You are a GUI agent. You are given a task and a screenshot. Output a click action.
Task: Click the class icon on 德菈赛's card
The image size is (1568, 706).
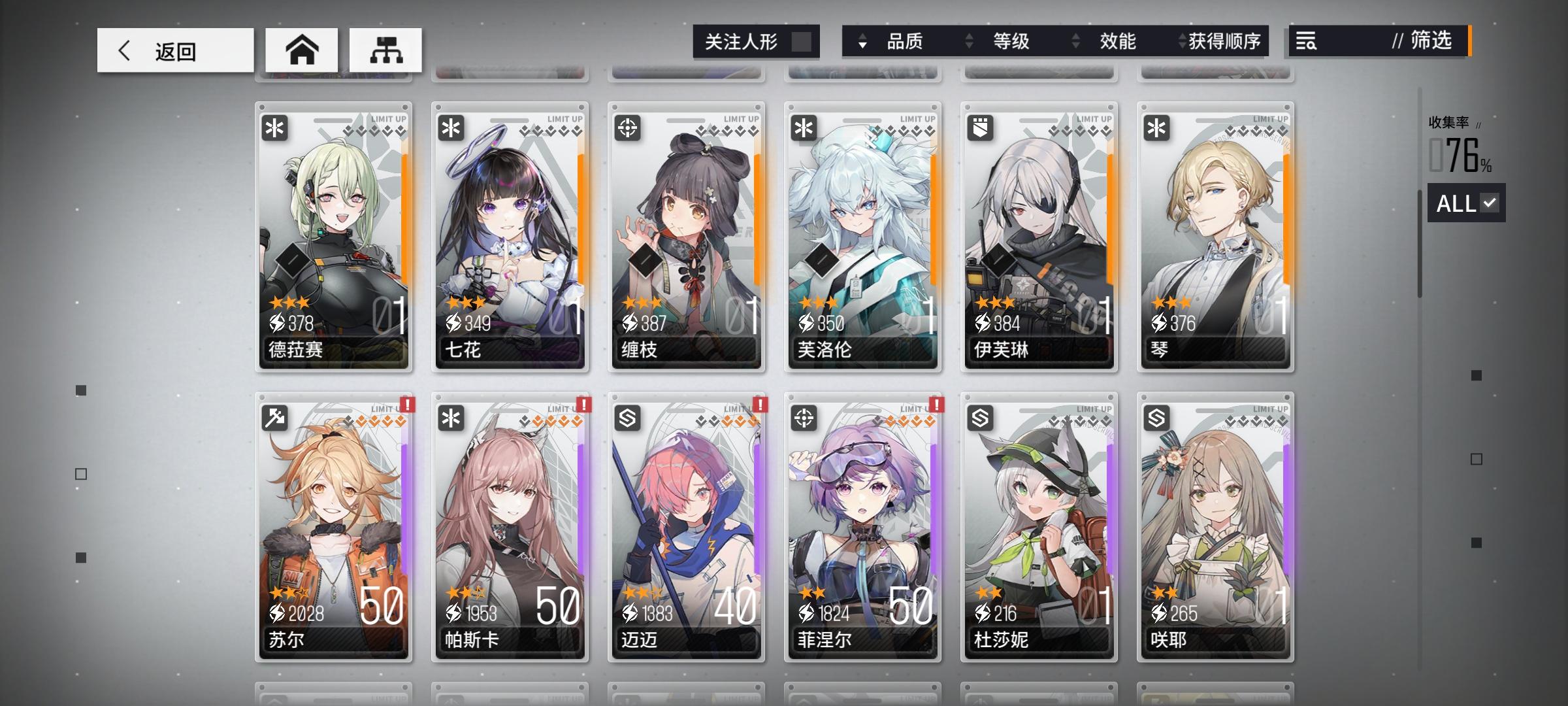(x=275, y=128)
